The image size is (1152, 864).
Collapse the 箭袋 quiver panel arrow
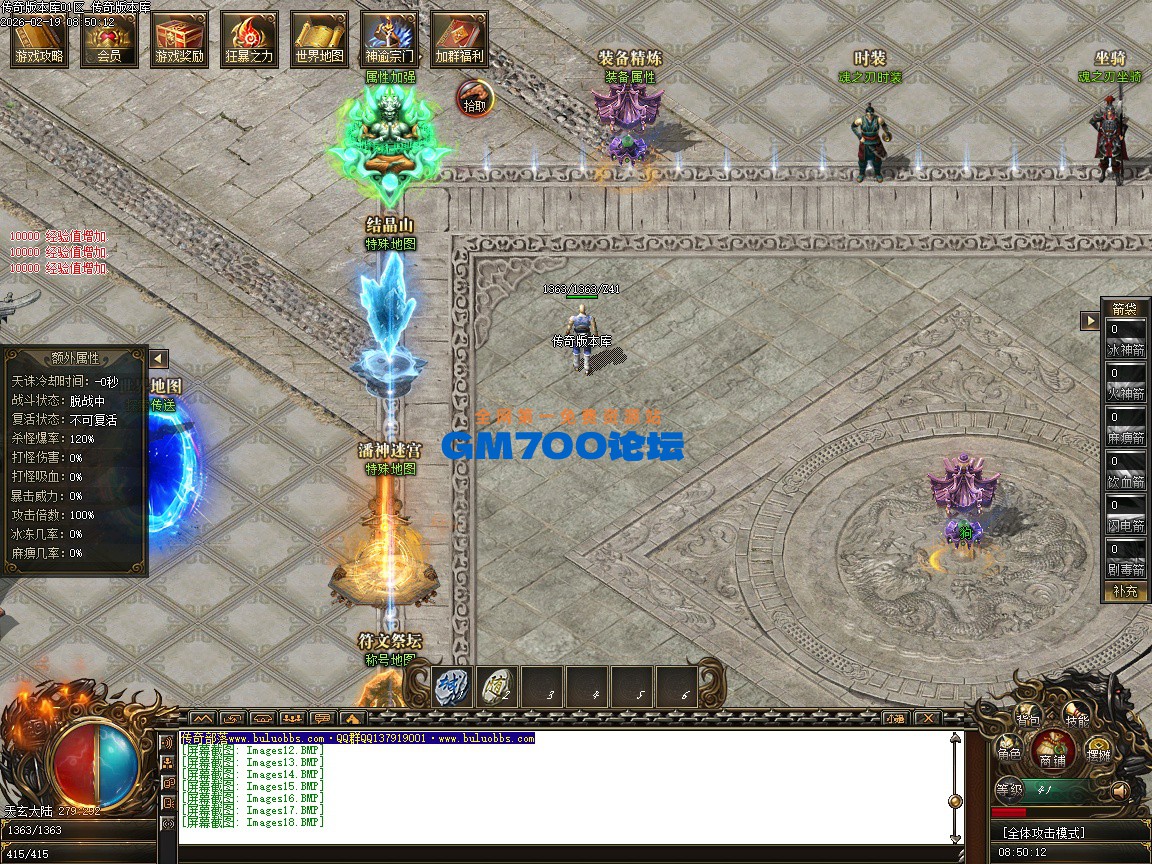click(1089, 321)
